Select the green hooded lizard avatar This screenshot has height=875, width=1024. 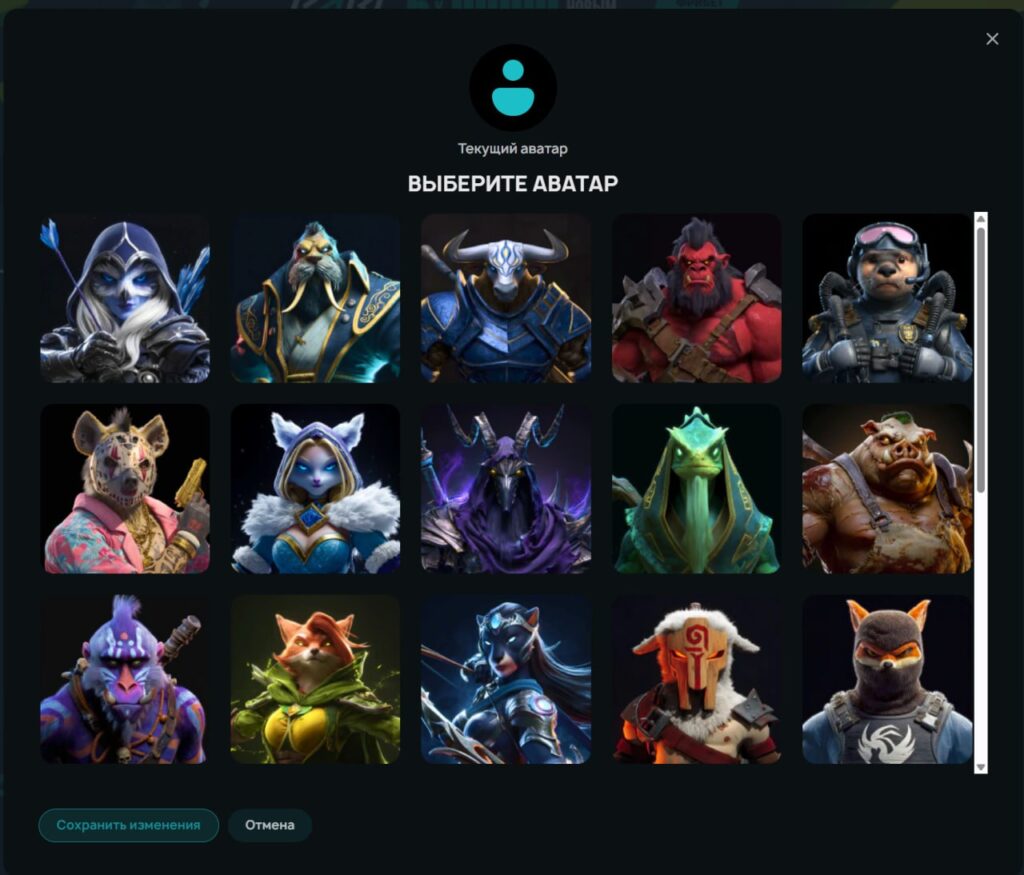pyautogui.click(x=696, y=488)
